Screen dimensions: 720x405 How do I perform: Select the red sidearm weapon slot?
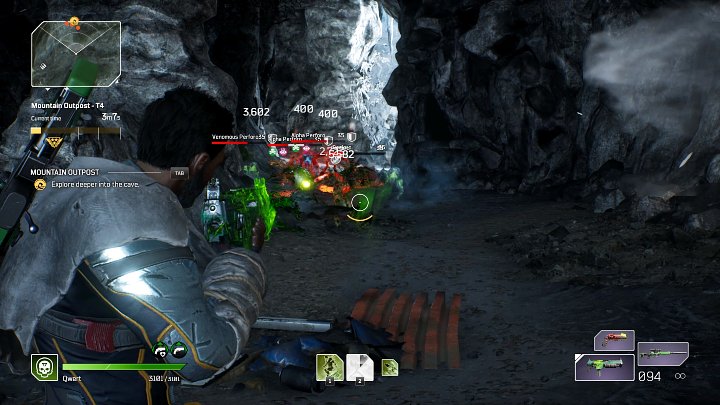(x=613, y=340)
